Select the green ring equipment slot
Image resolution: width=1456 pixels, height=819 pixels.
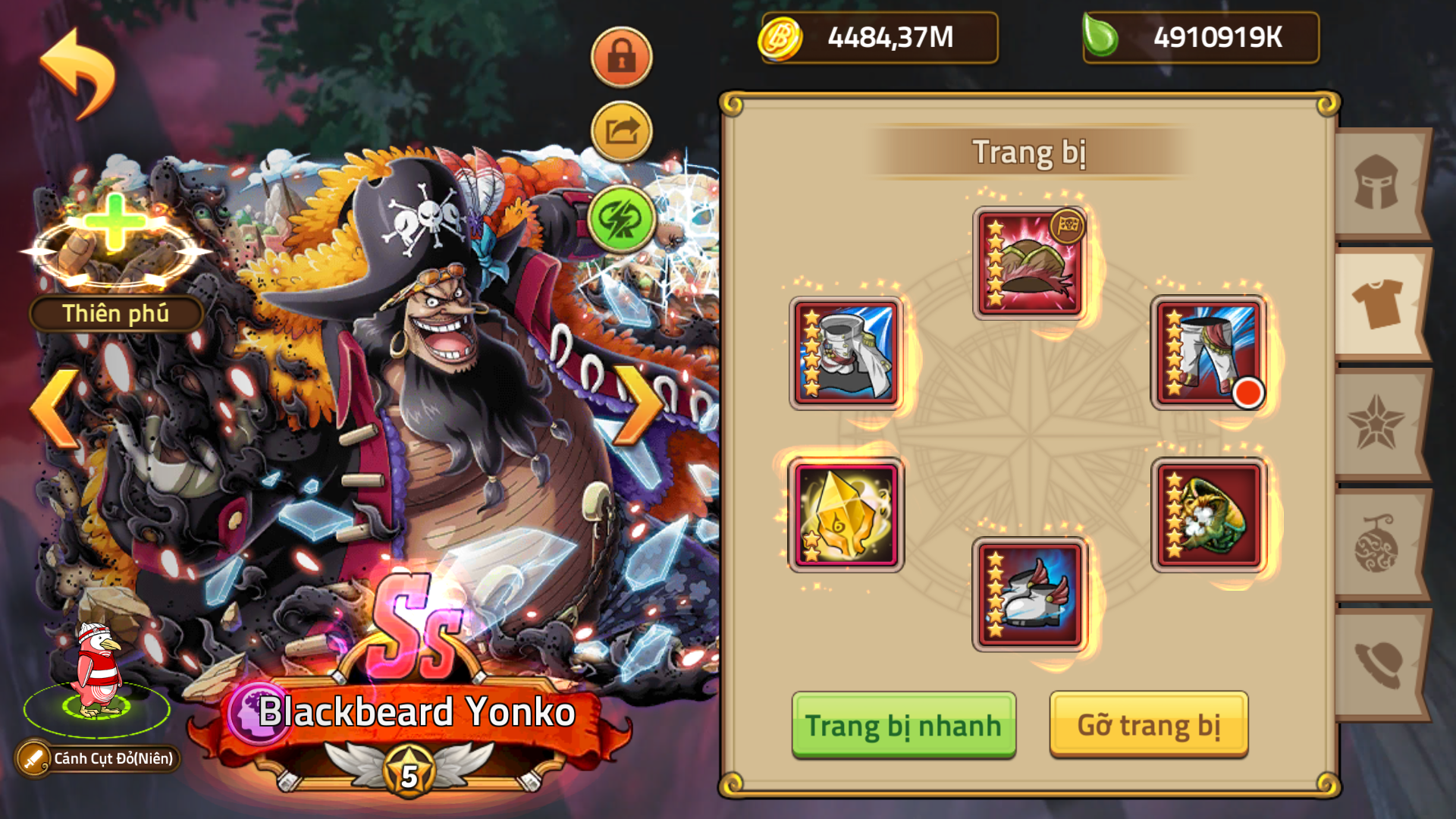coord(1209,513)
